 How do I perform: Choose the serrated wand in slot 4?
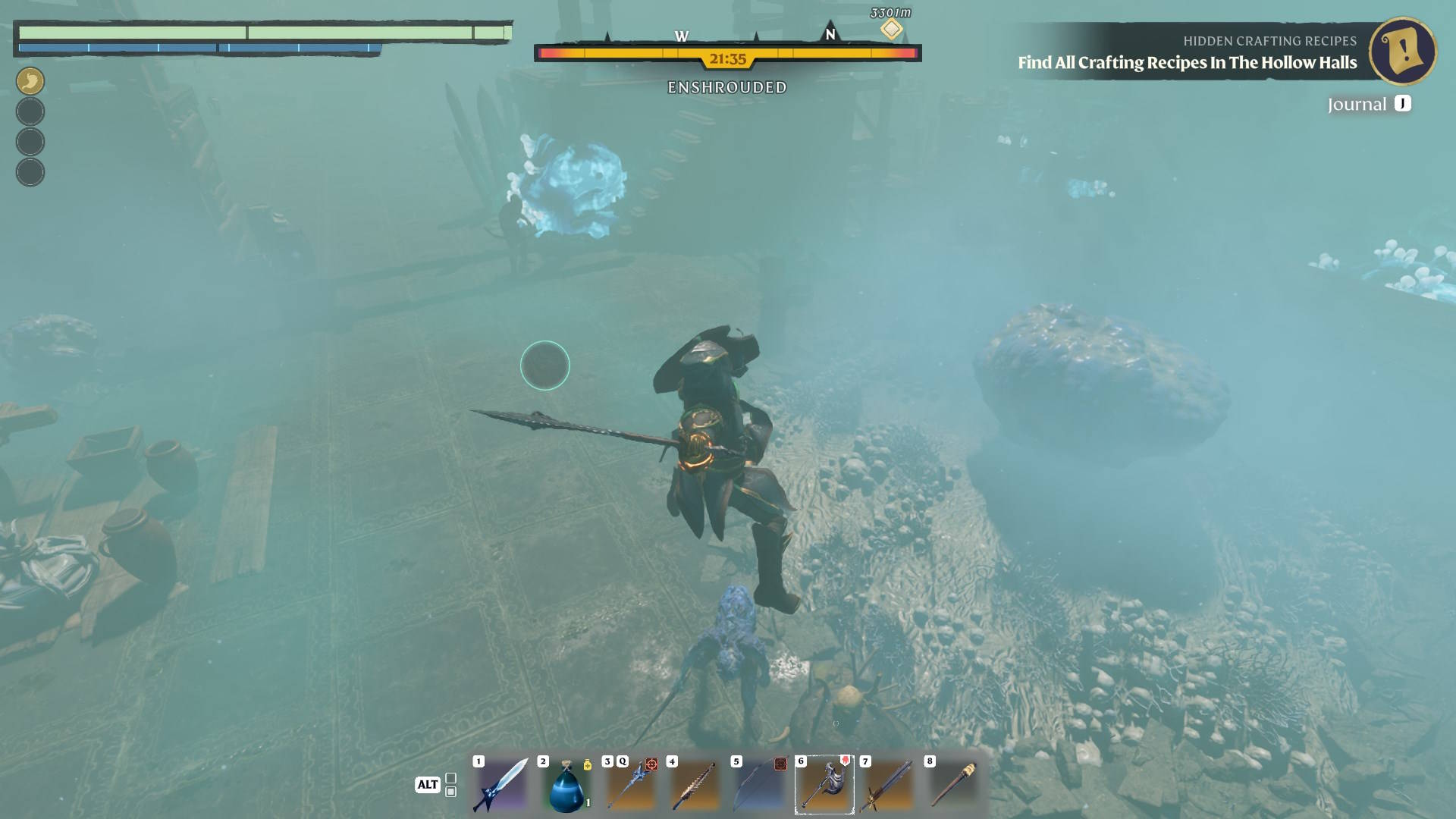coord(695,785)
